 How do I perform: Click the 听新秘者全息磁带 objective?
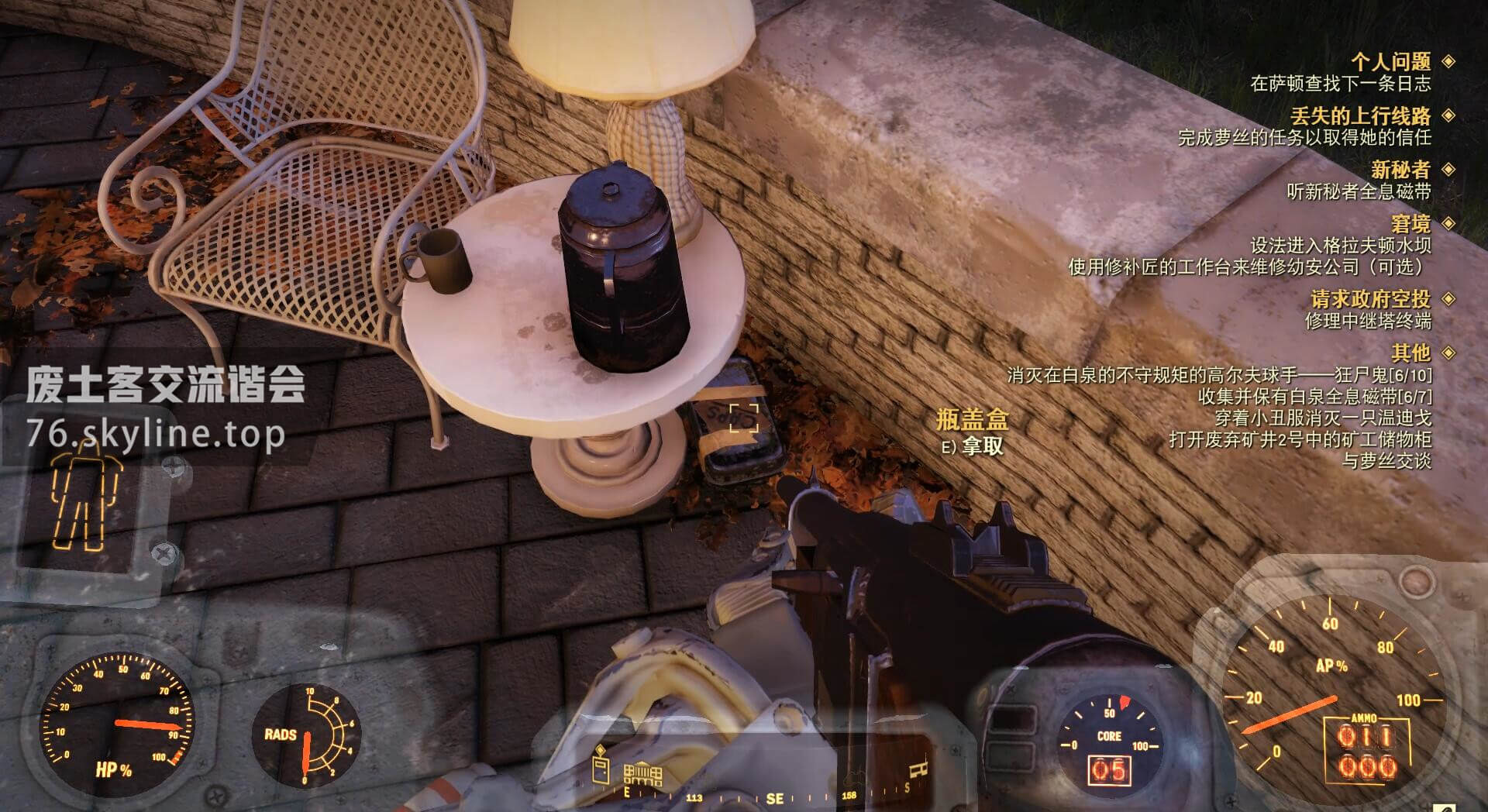(x=1359, y=191)
